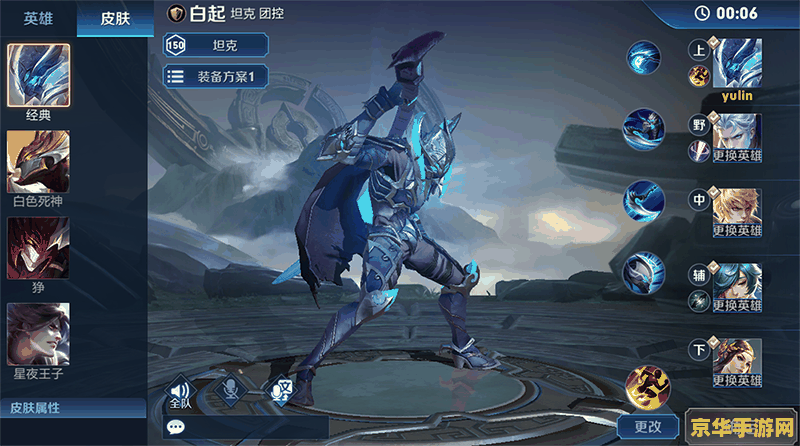Click the 中 mid-lane teammate portrait
Viewport: 800px width, 446px height.
[x=738, y=212]
